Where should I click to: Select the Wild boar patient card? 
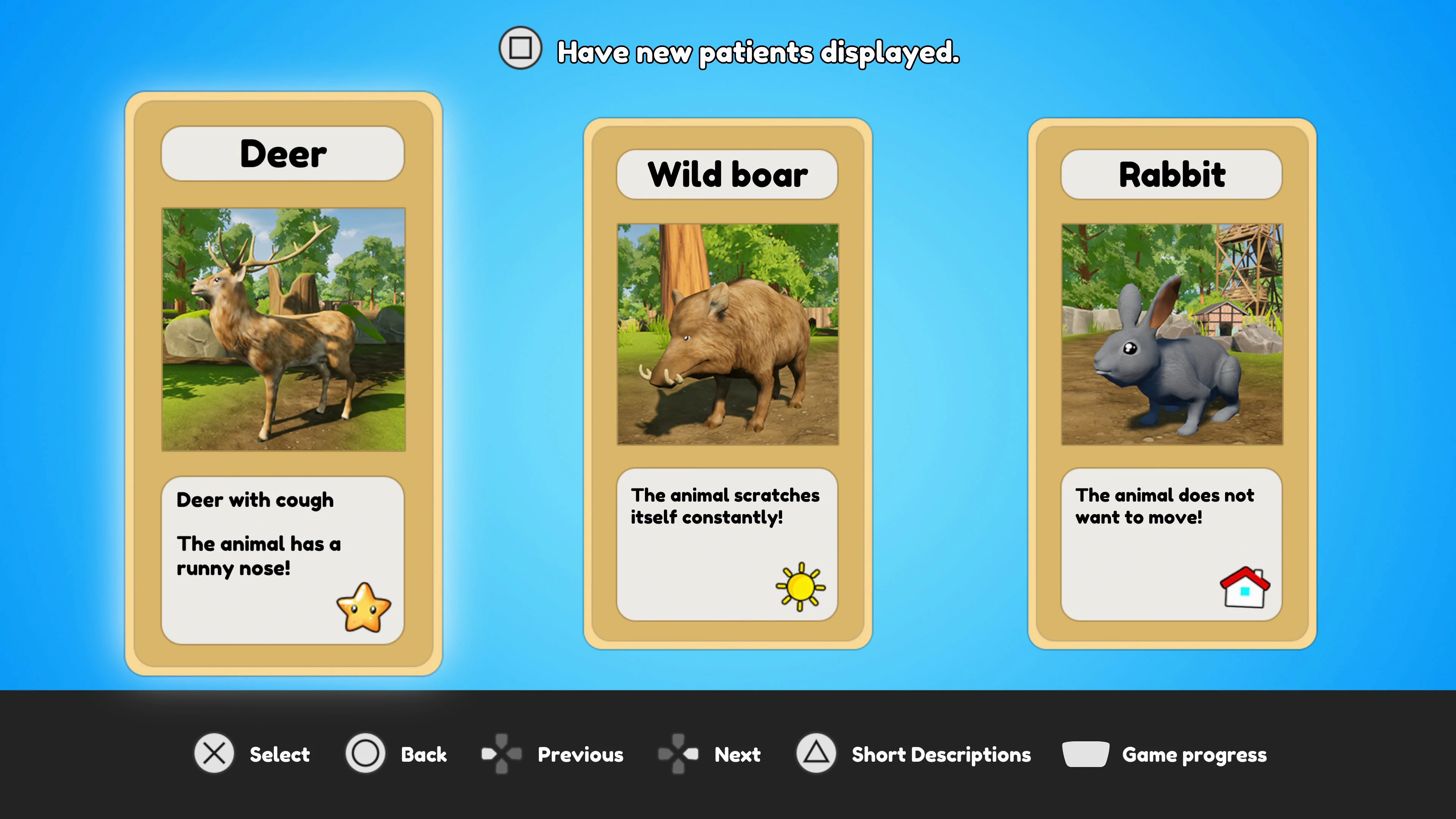728,384
